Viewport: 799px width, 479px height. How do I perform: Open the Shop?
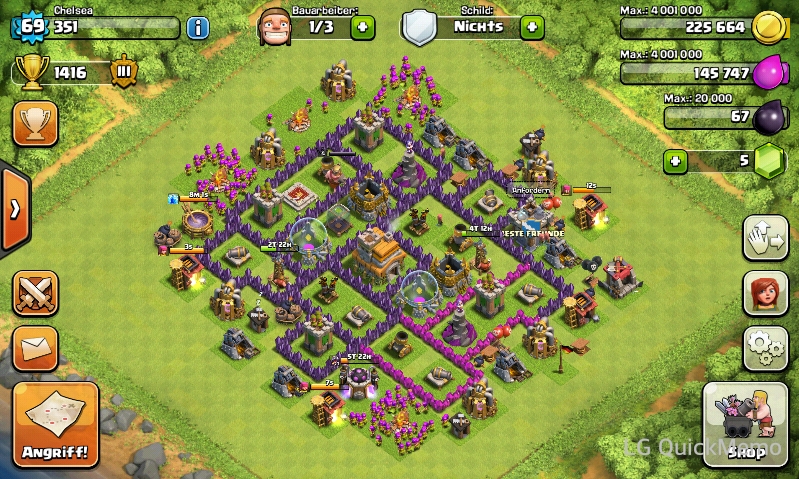(746, 424)
